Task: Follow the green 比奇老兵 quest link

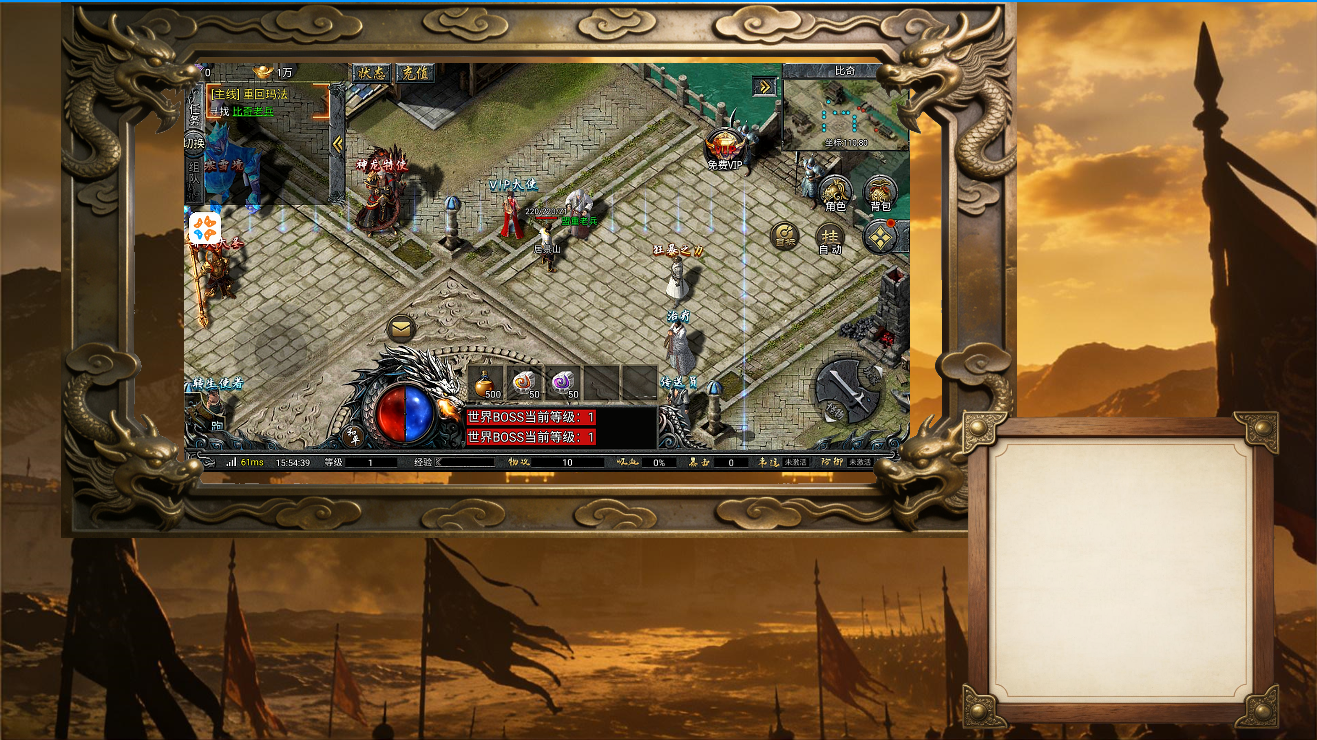Action: point(253,111)
